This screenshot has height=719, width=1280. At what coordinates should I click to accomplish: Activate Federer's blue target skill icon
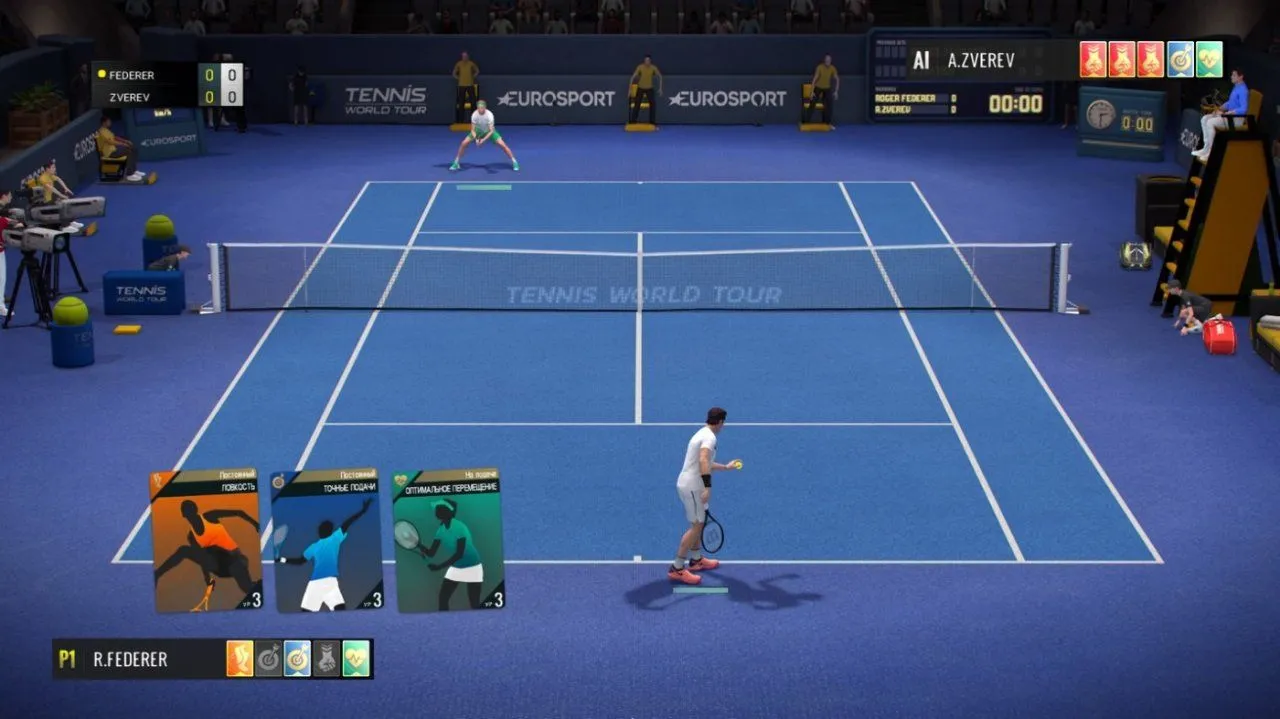coord(298,659)
